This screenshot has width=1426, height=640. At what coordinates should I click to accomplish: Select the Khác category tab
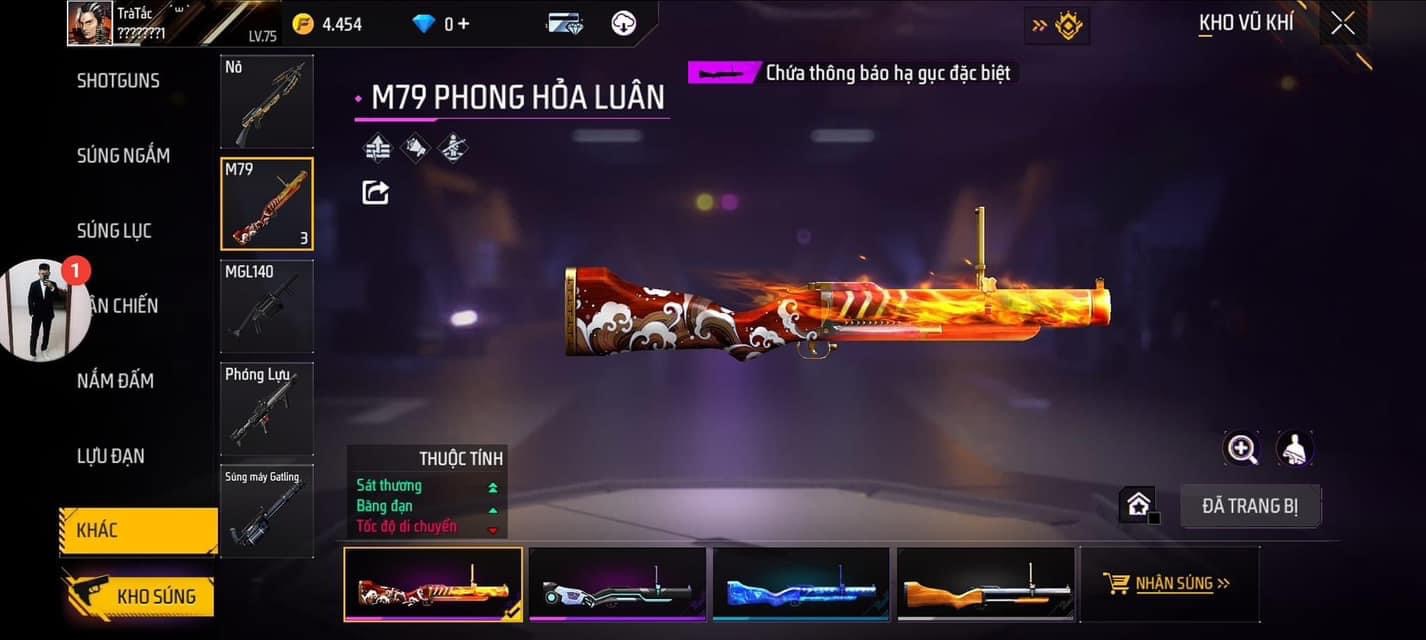pyautogui.click(x=138, y=530)
